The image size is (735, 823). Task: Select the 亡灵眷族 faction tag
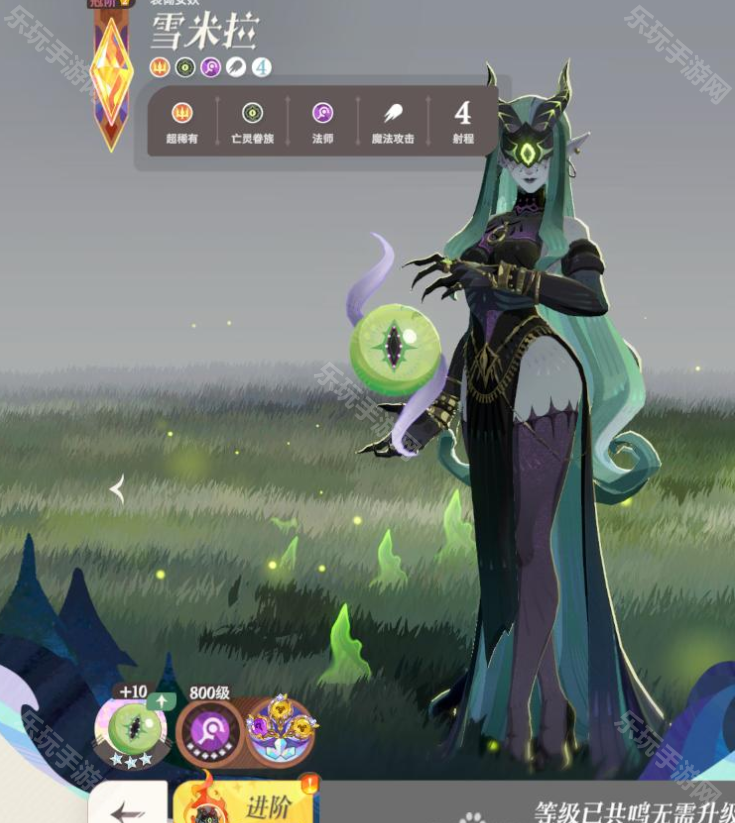252,122
